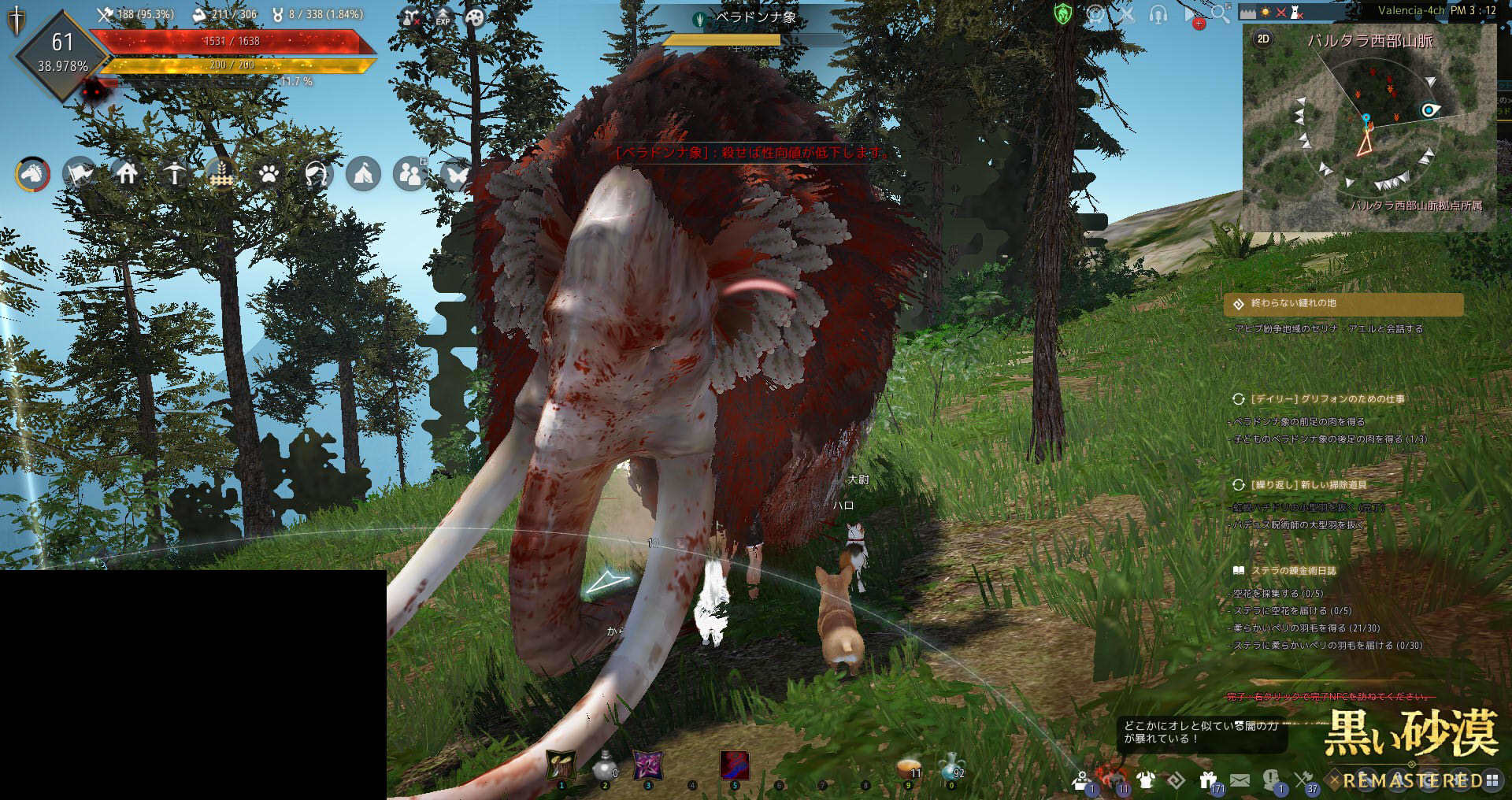Open the paw print pet icon
This screenshot has width=1512, height=800.
[269, 173]
